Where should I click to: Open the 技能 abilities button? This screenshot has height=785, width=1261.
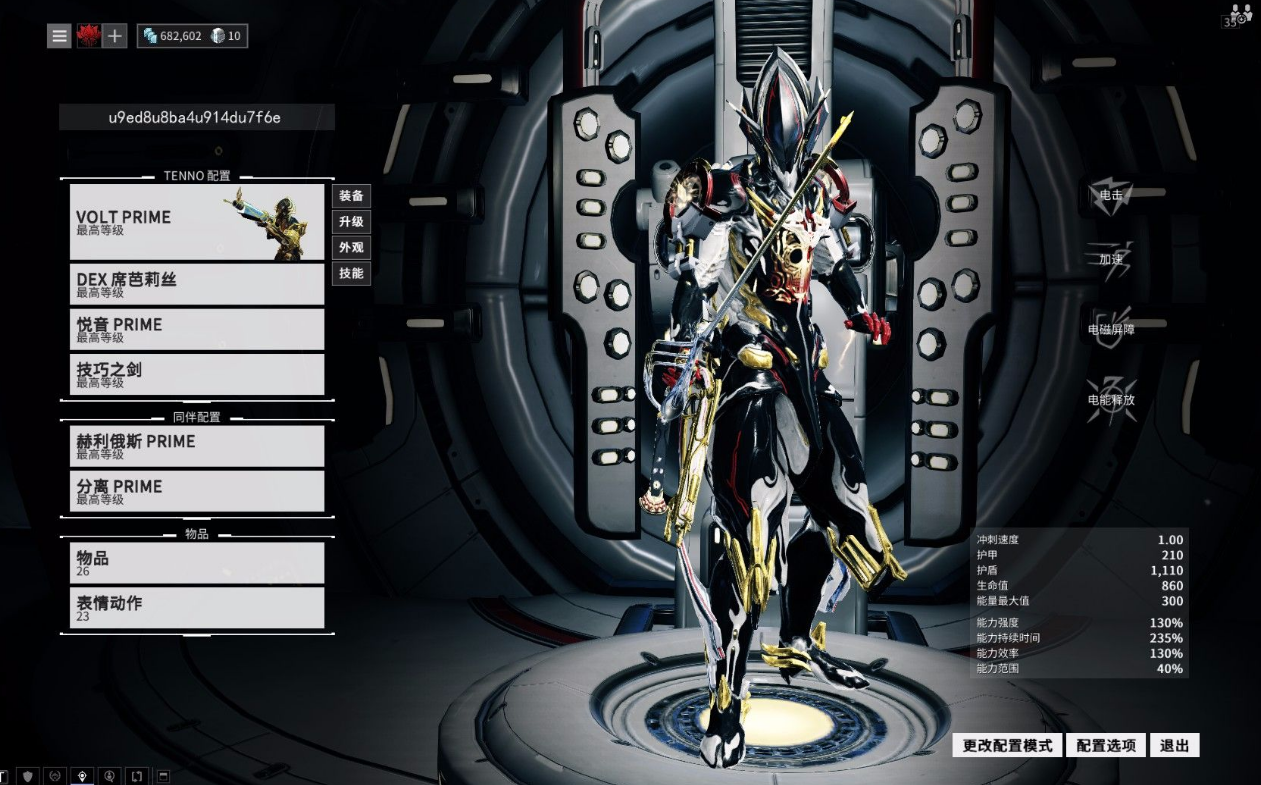click(x=351, y=273)
